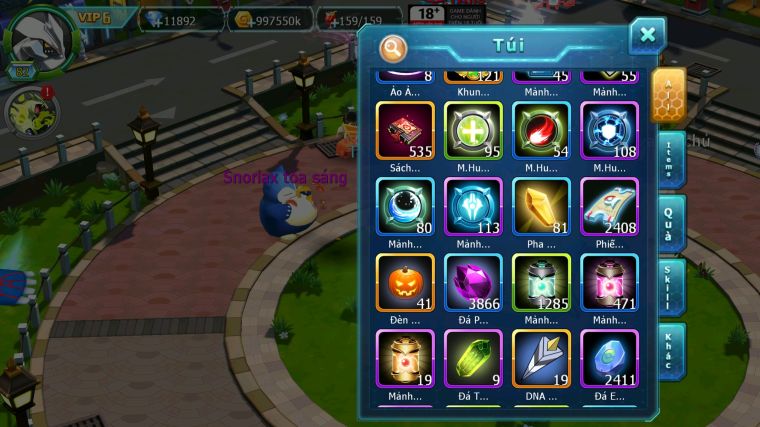Open the player avatar profile

[38, 38]
